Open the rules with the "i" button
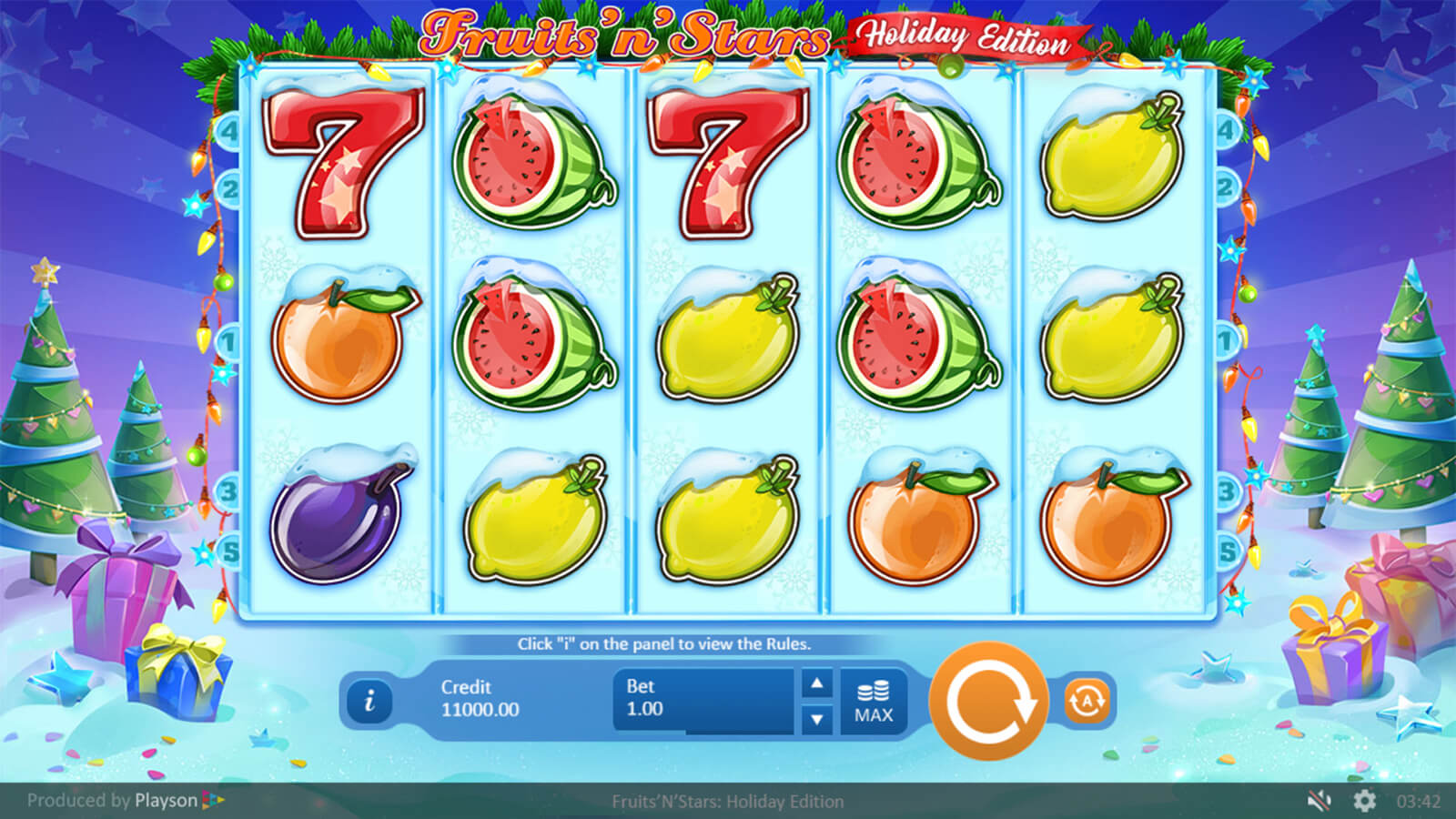 coord(369,702)
